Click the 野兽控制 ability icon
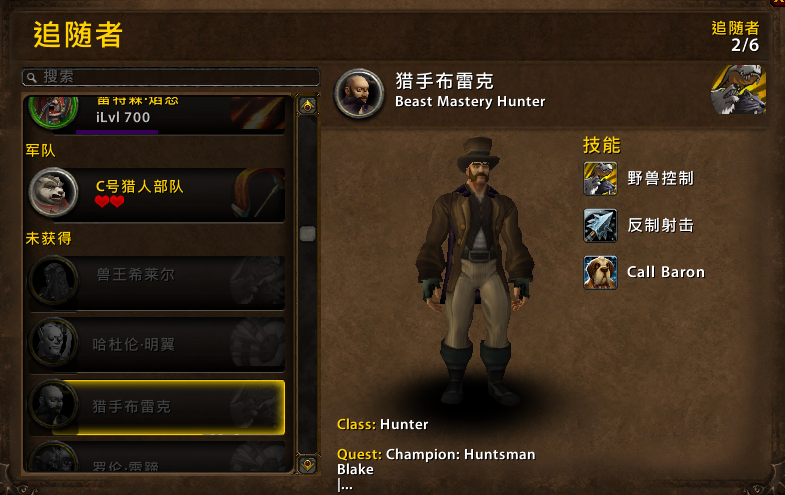Screen dimensions: 785x495 pyautogui.click(x=600, y=178)
